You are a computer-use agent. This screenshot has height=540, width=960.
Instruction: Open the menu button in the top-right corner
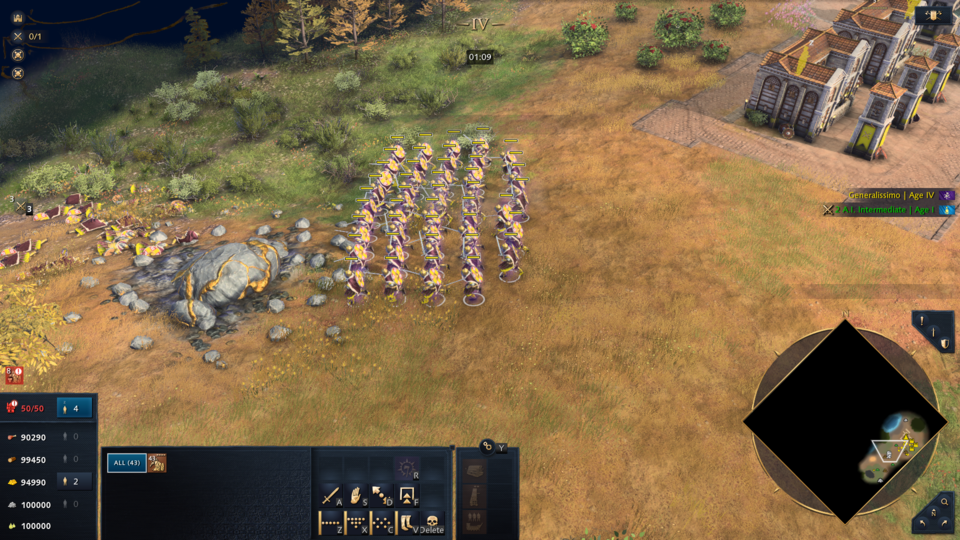(x=933, y=15)
